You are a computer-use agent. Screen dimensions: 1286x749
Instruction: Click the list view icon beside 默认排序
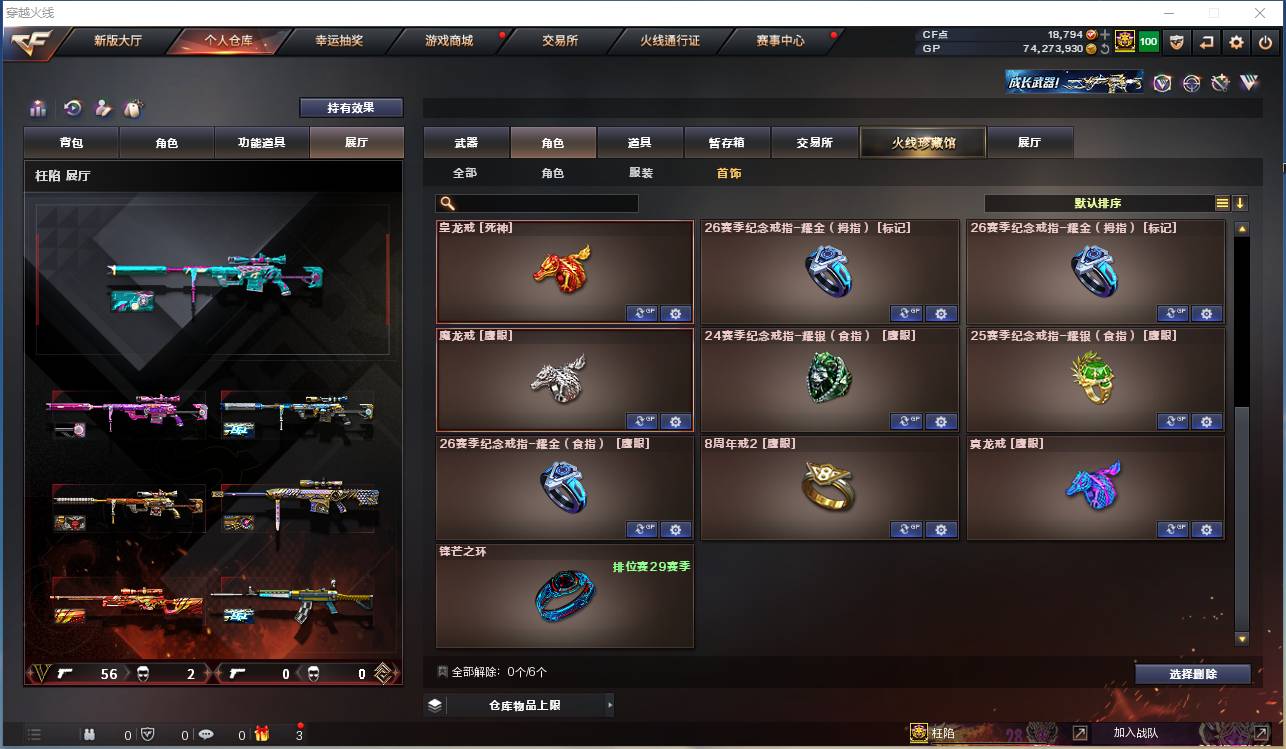(x=1221, y=202)
